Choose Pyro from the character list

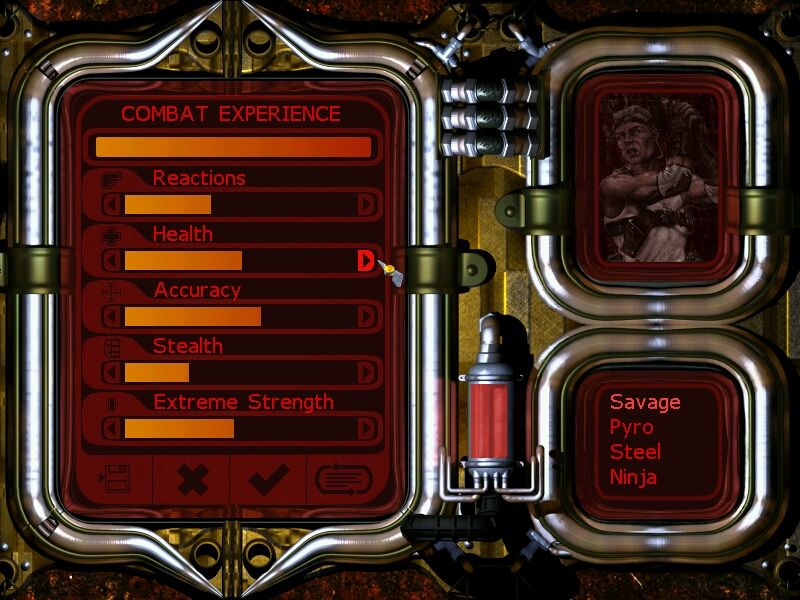click(631, 427)
